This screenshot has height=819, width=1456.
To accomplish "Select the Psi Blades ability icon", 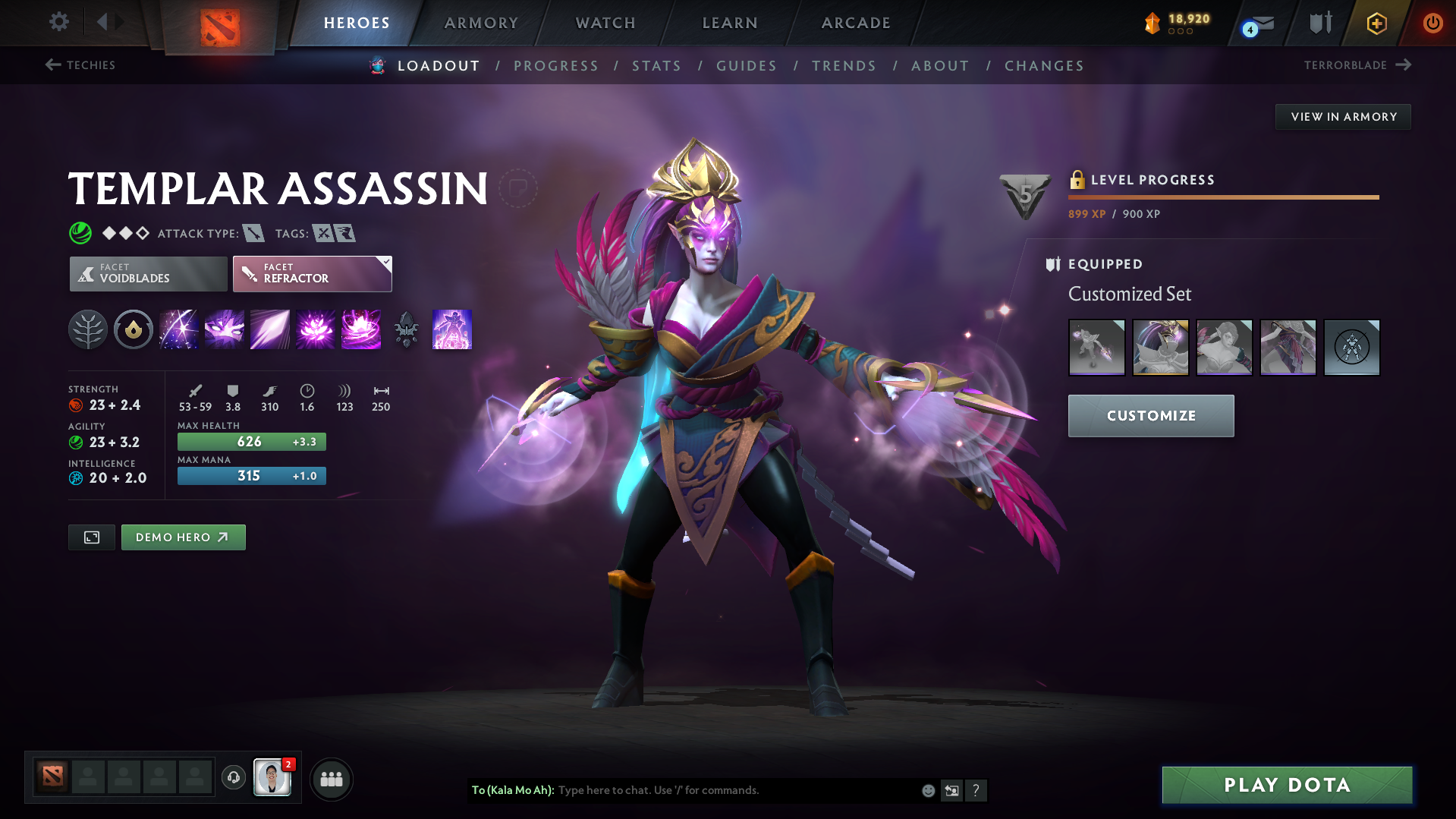I will (x=270, y=329).
